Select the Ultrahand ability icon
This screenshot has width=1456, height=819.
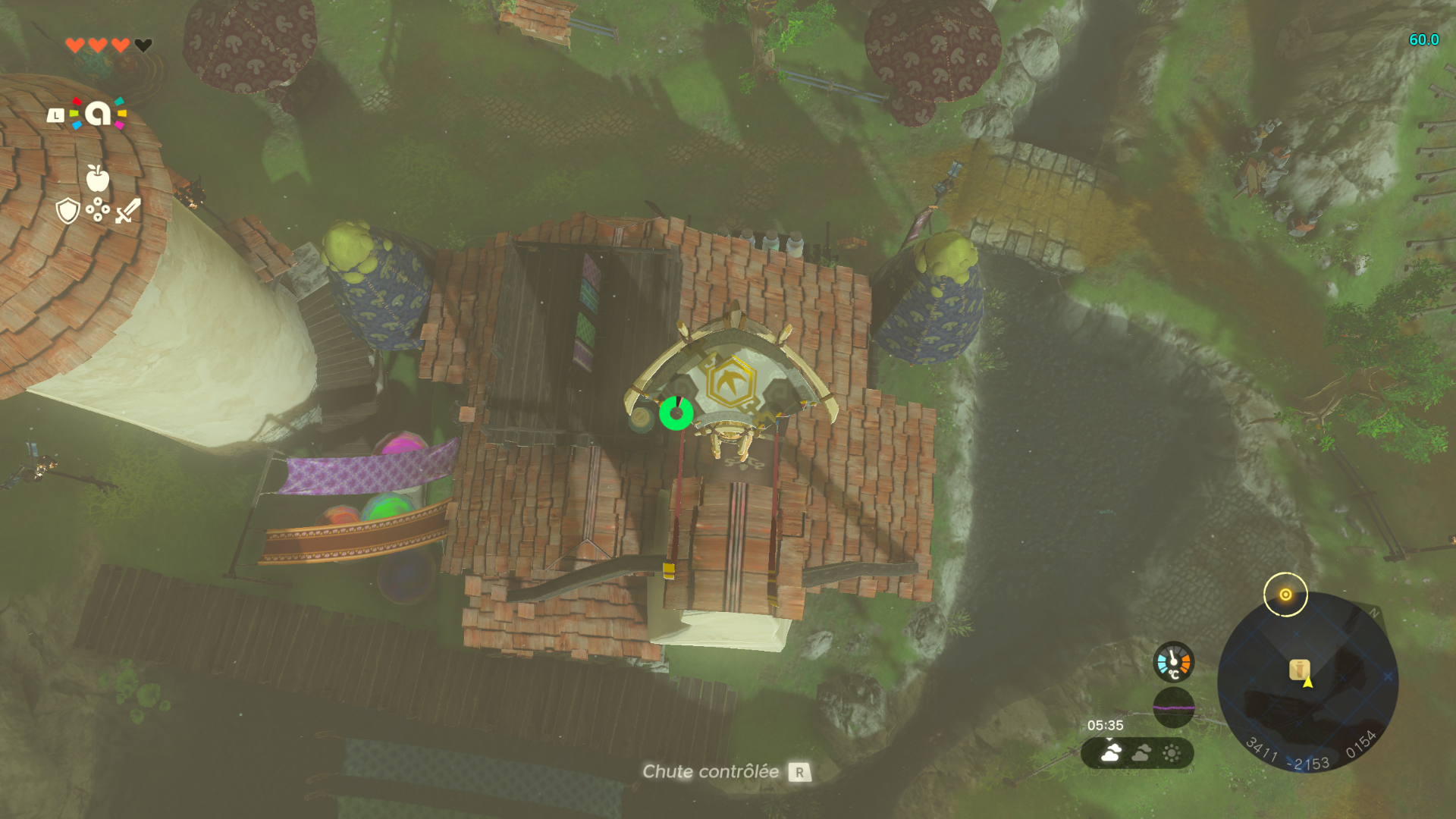[x=98, y=114]
